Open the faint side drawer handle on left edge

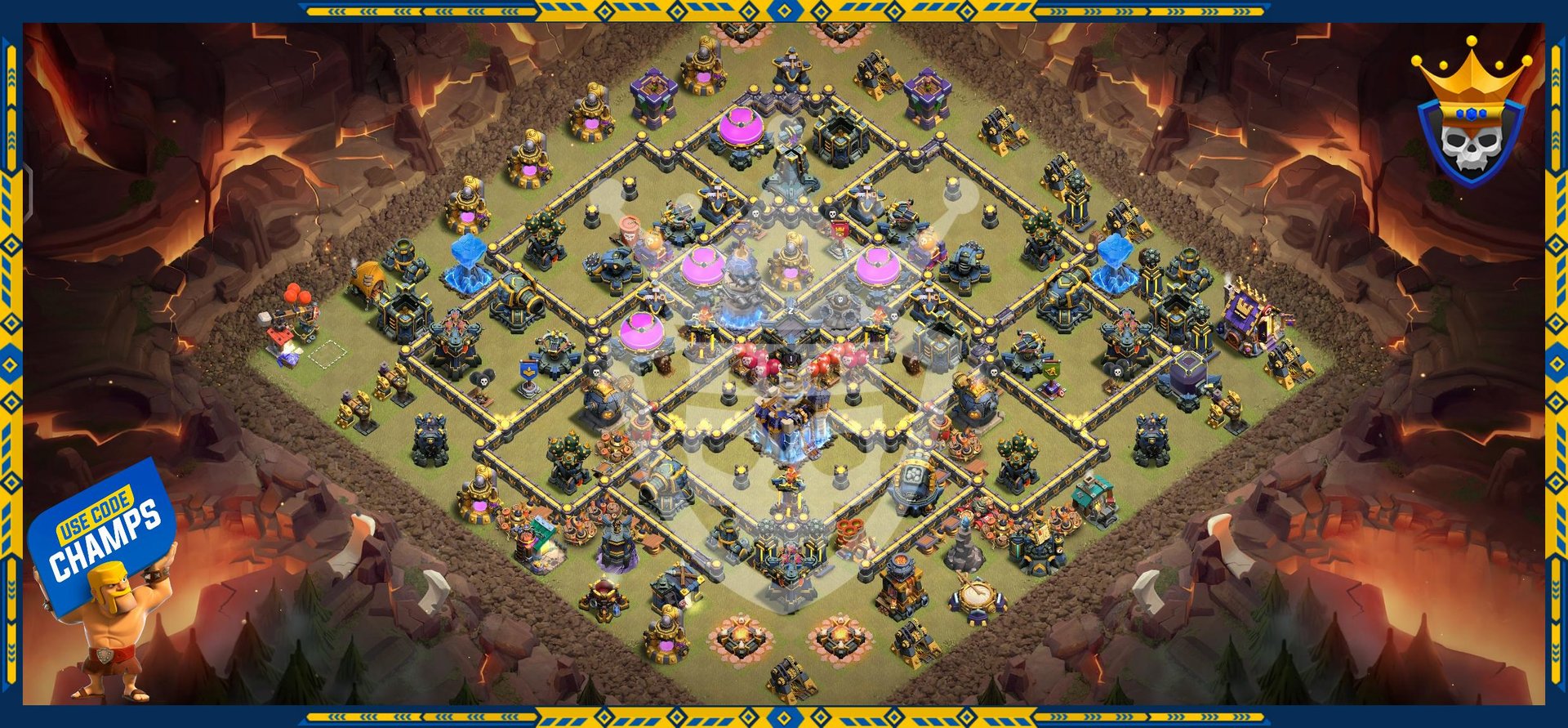tap(29, 193)
